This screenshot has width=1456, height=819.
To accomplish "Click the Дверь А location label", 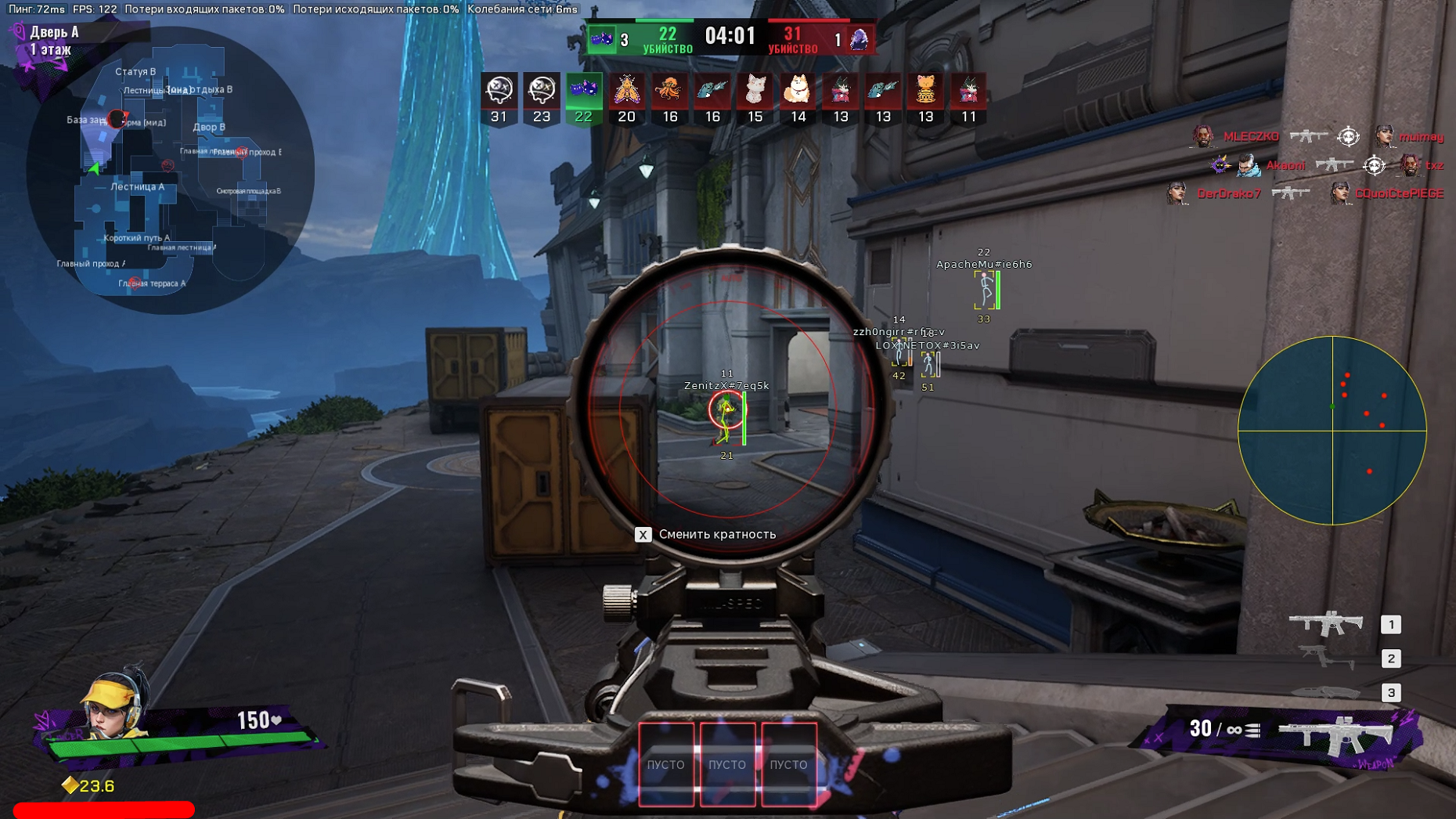I will (54, 32).
